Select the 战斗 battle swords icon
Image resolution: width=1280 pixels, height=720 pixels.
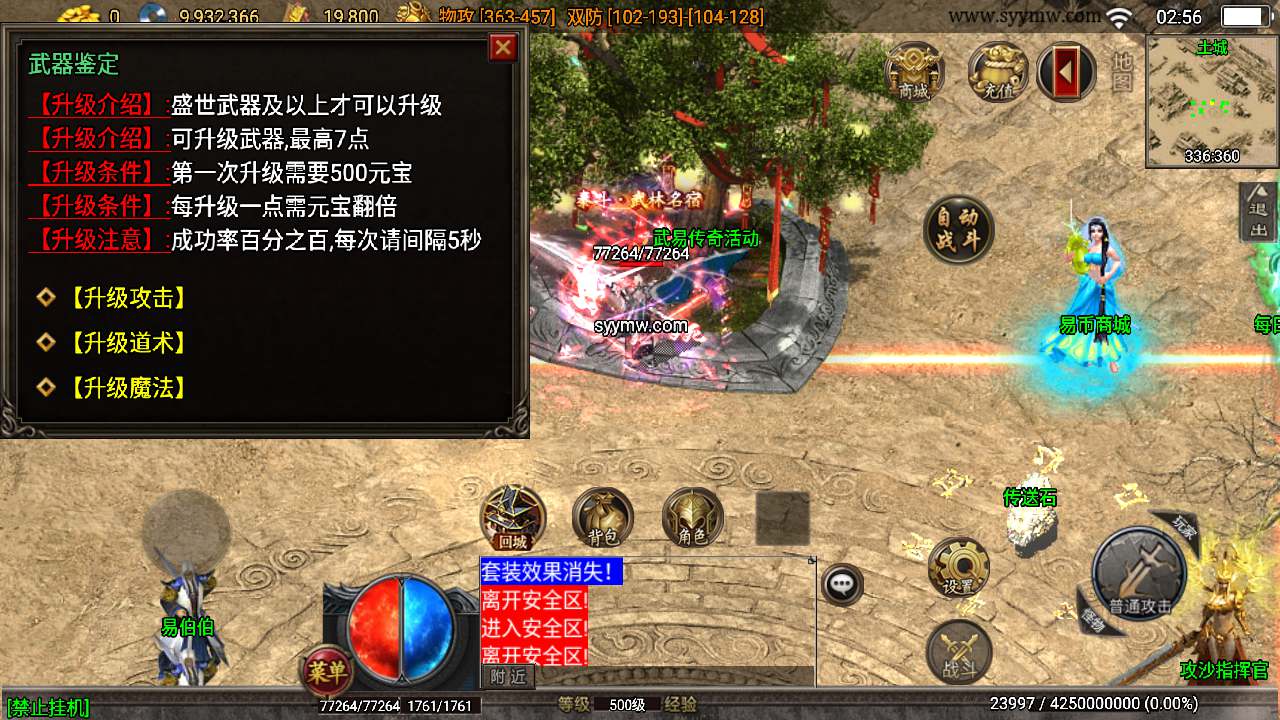(958, 652)
